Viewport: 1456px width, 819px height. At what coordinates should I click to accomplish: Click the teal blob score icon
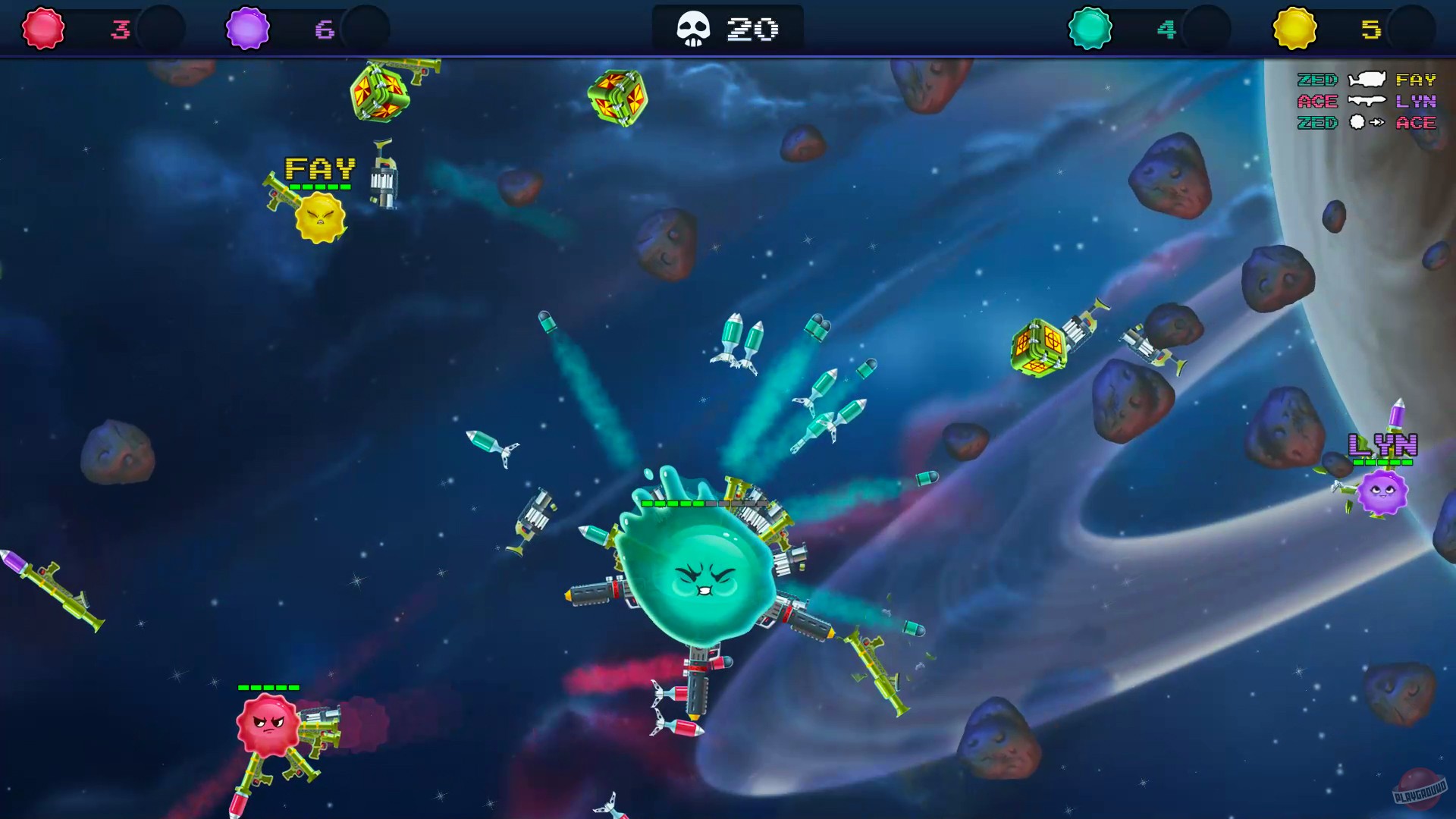tap(1090, 29)
